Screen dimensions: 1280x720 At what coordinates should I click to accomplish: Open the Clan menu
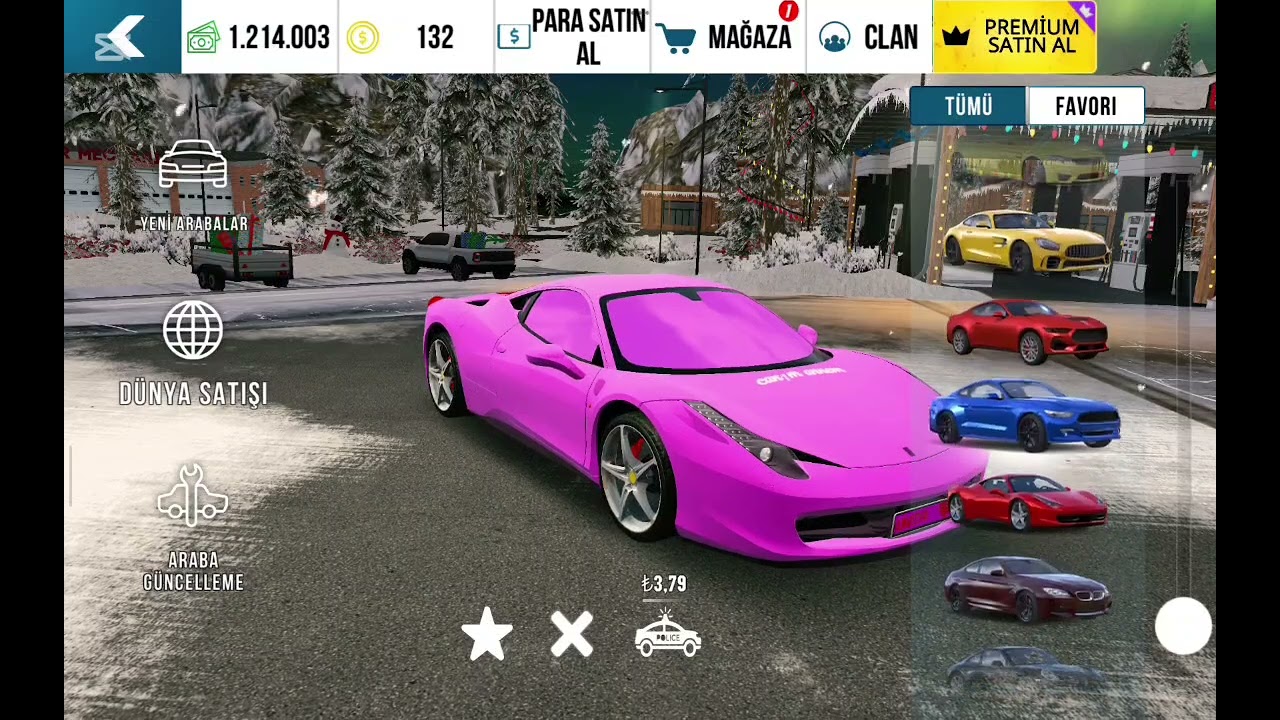coord(868,37)
